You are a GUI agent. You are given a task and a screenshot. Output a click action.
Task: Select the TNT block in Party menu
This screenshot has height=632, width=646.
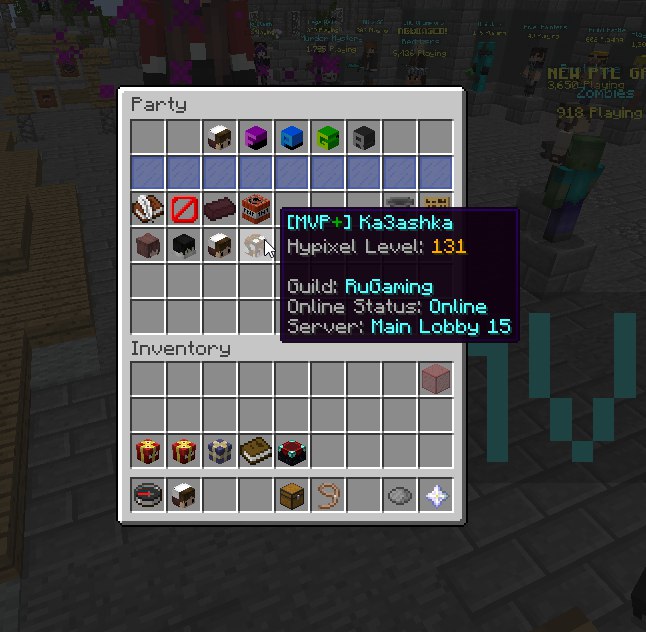click(x=256, y=210)
